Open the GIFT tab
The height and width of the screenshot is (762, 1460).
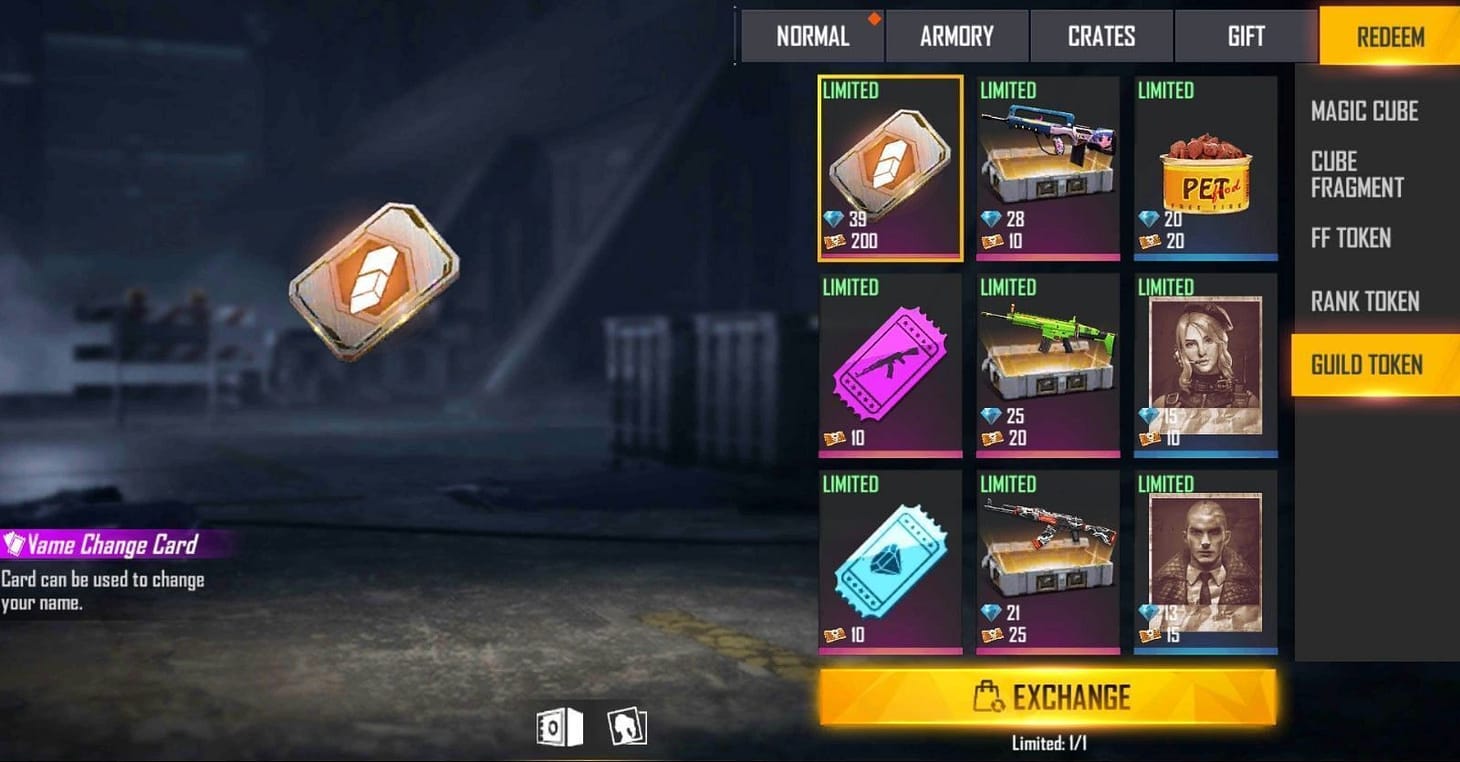pos(1246,36)
